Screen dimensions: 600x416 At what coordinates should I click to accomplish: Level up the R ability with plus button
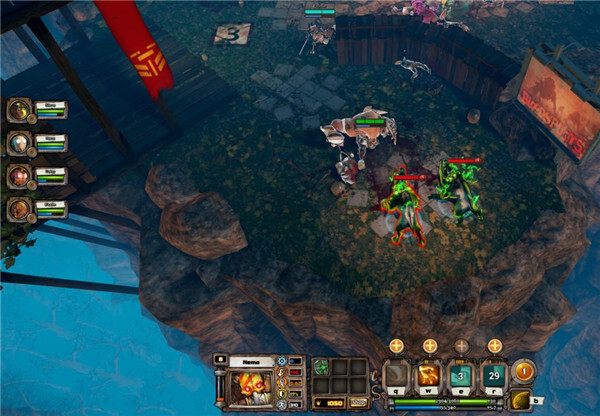(494, 346)
